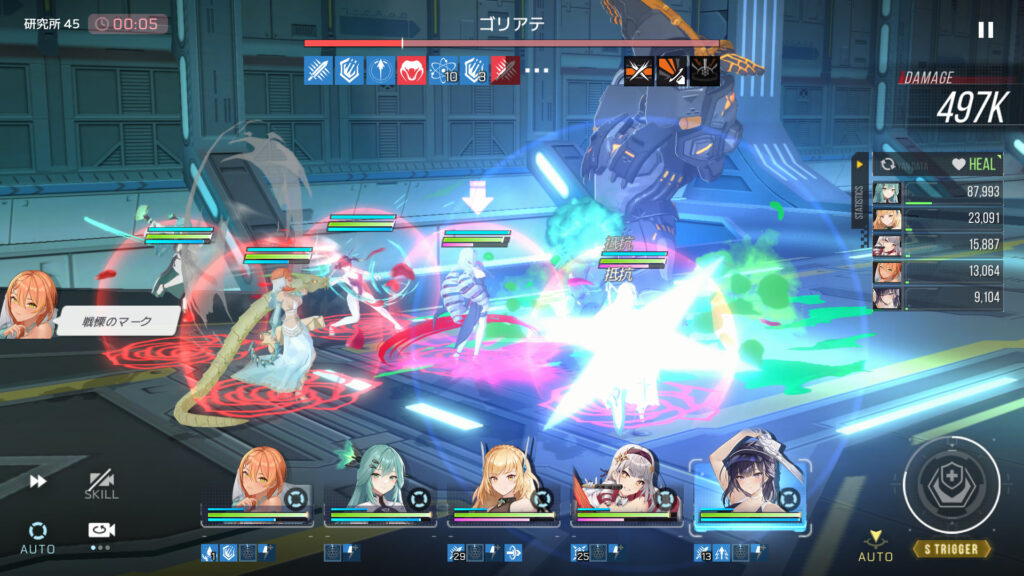This screenshot has height=576, width=1024.
Task: Switch the camera view mode
Action: [x=101, y=532]
